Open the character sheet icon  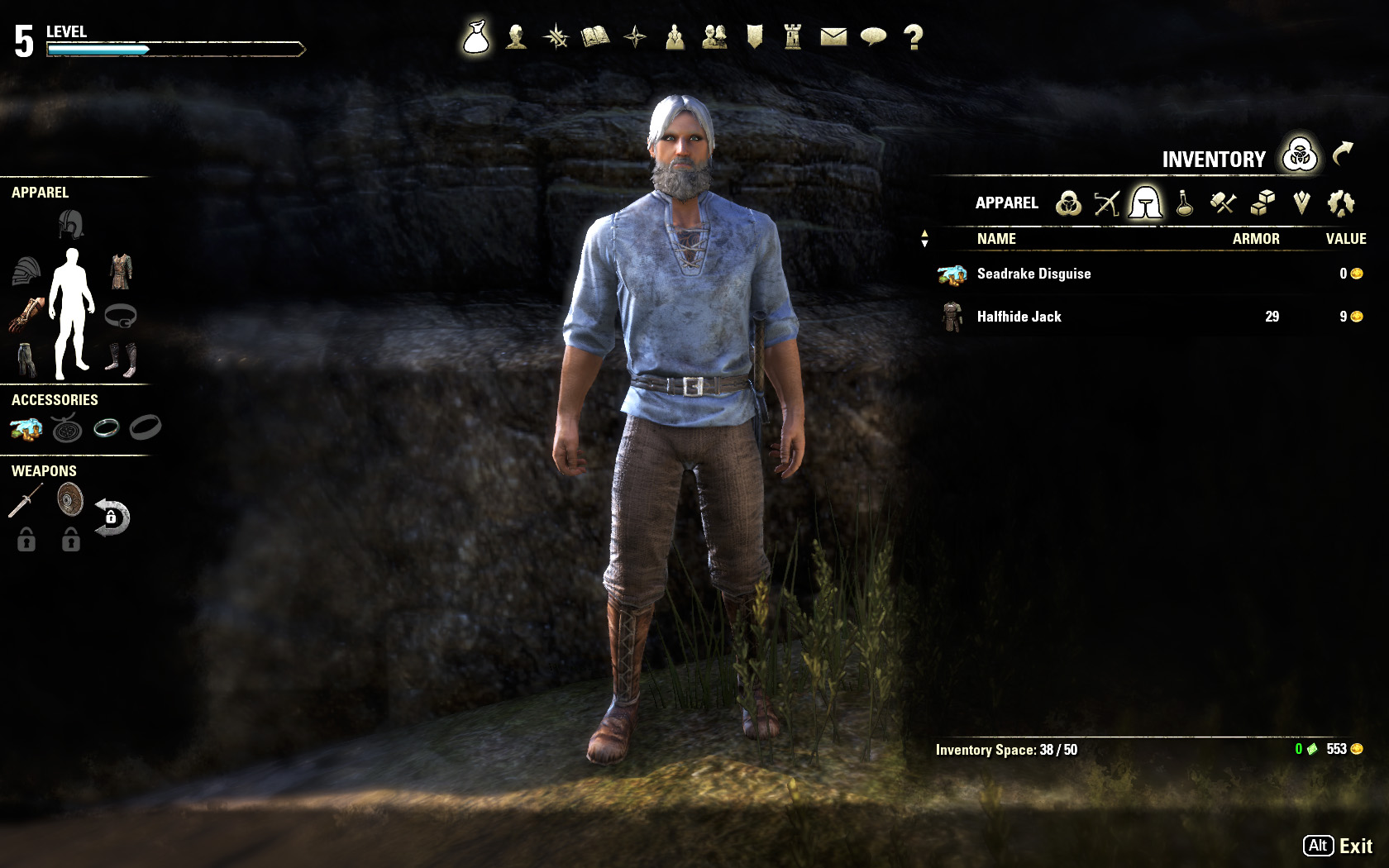point(516,37)
